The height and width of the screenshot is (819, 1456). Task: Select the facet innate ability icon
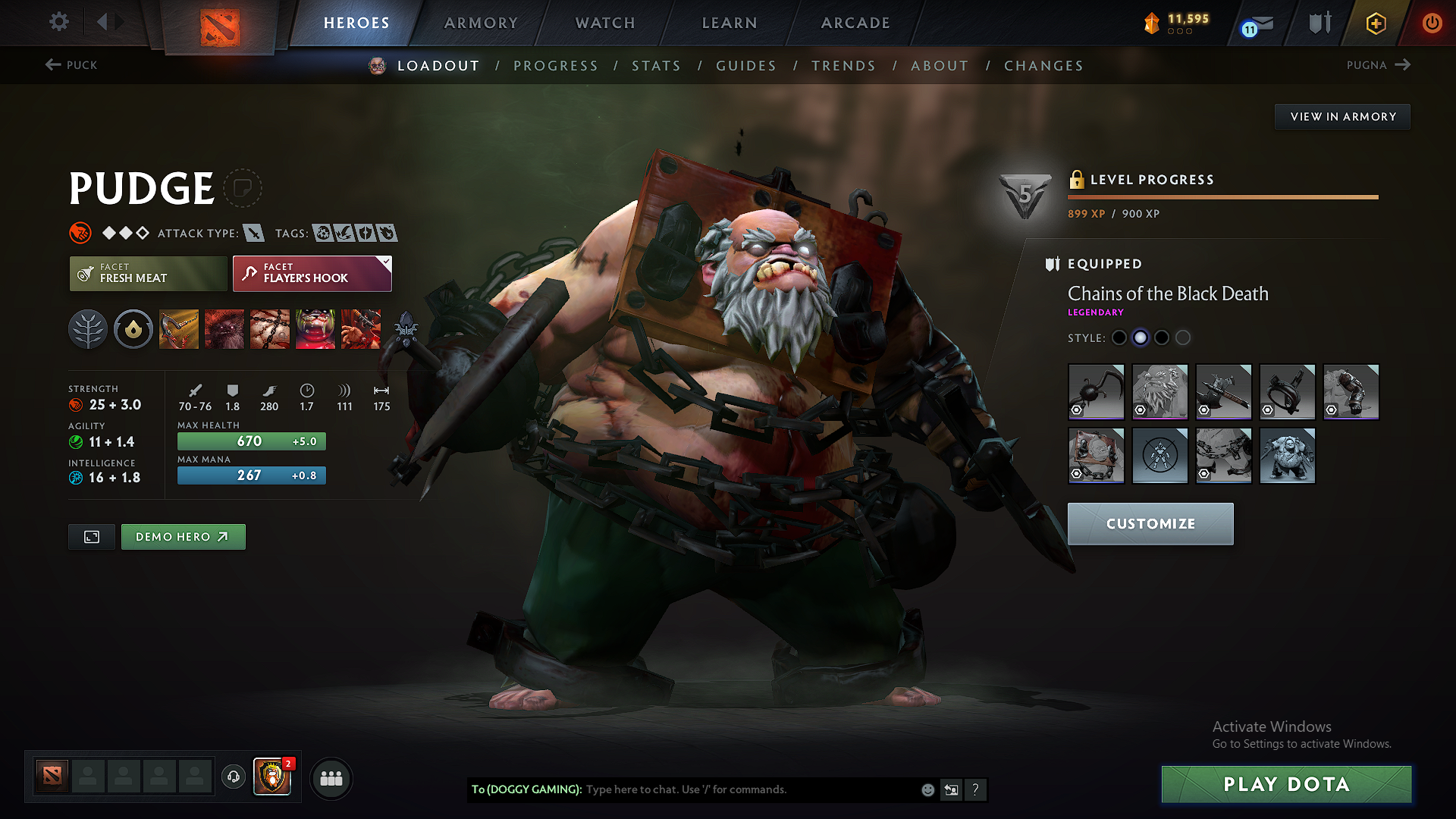[133, 328]
